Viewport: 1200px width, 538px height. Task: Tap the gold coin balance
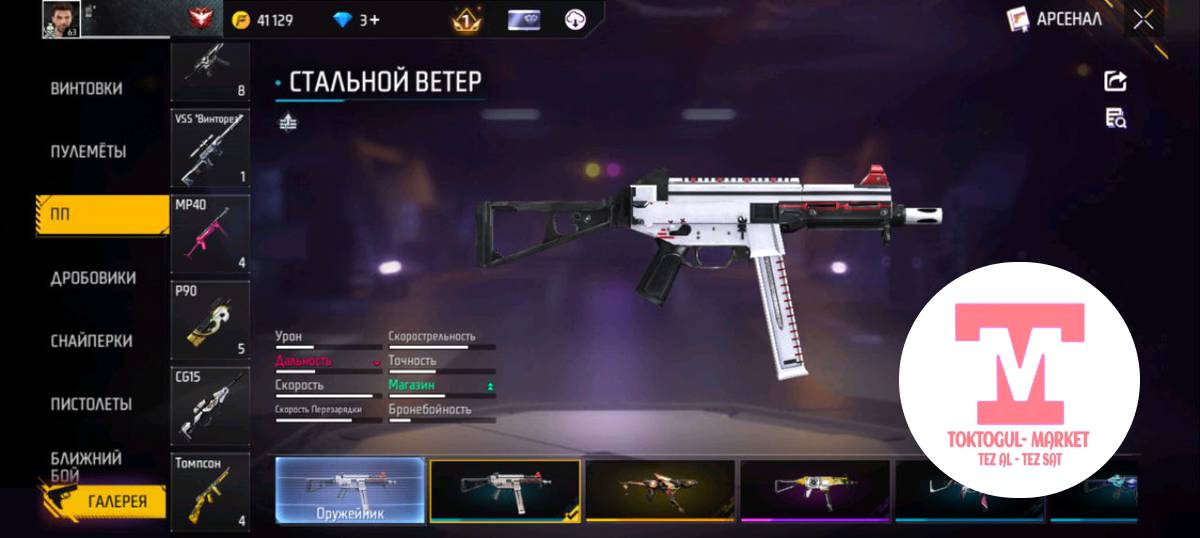click(x=263, y=19)
